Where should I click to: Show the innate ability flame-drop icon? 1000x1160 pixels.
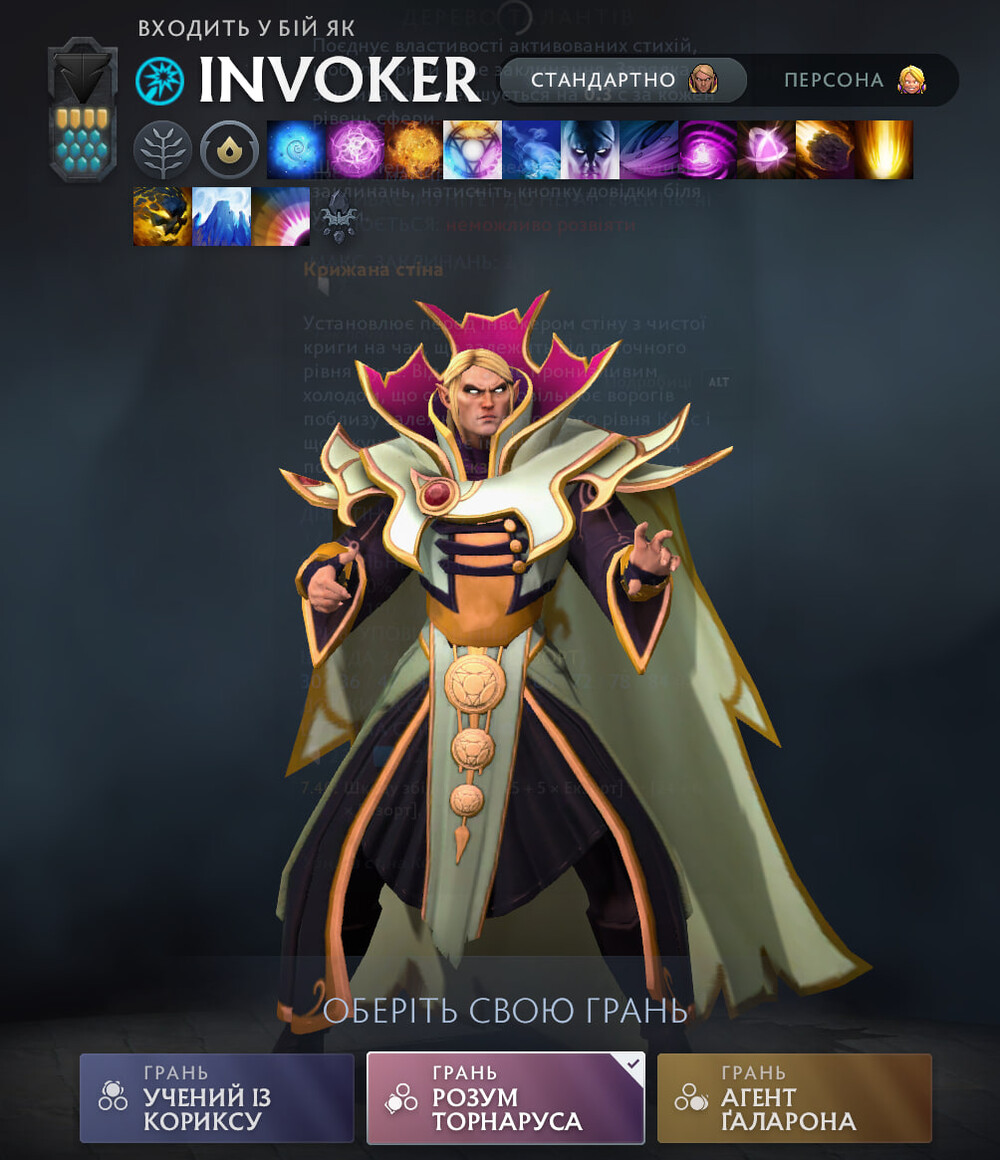(x=229, y=150)
